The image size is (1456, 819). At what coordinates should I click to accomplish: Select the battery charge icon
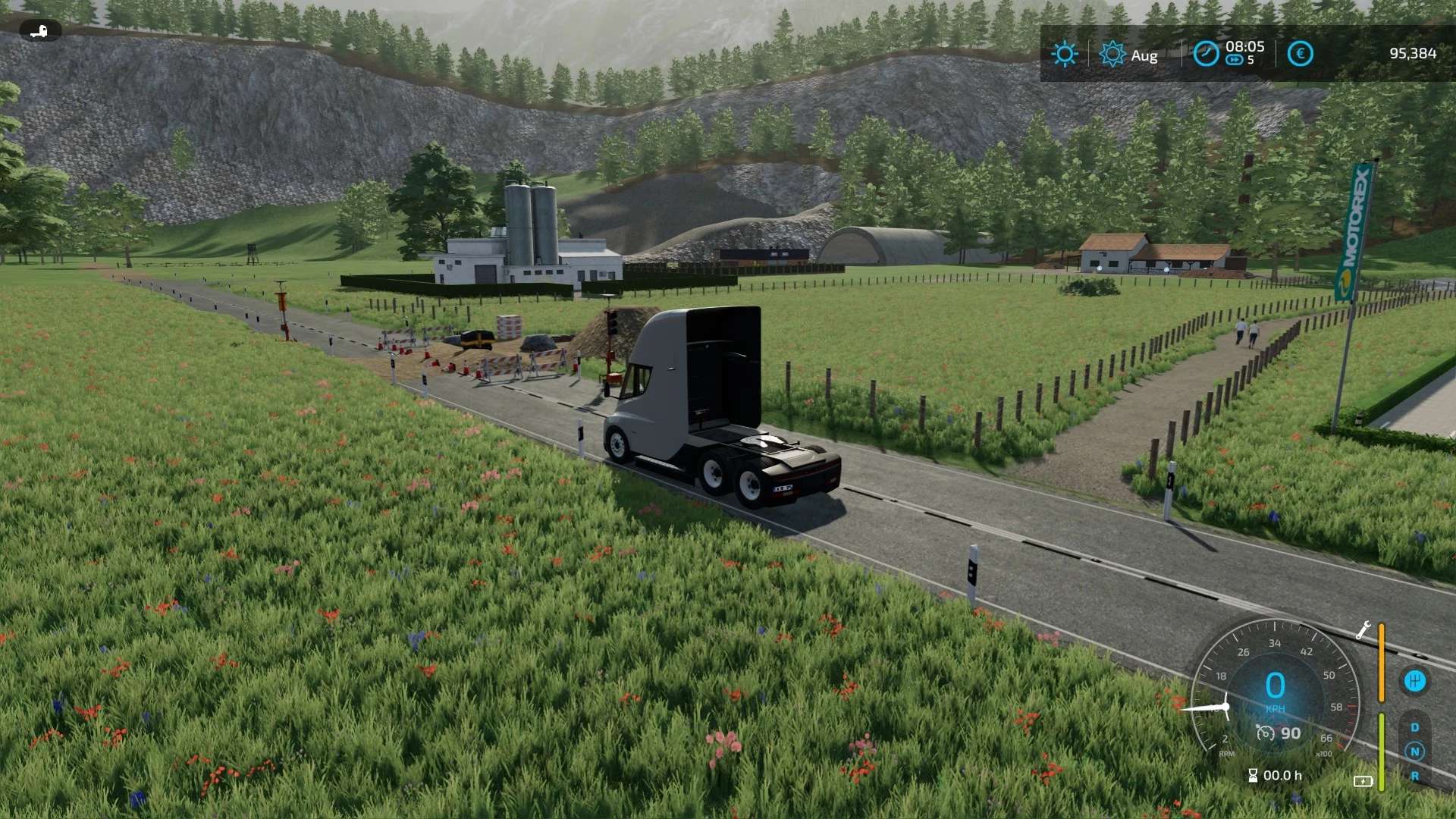(x=1363, y=781)
